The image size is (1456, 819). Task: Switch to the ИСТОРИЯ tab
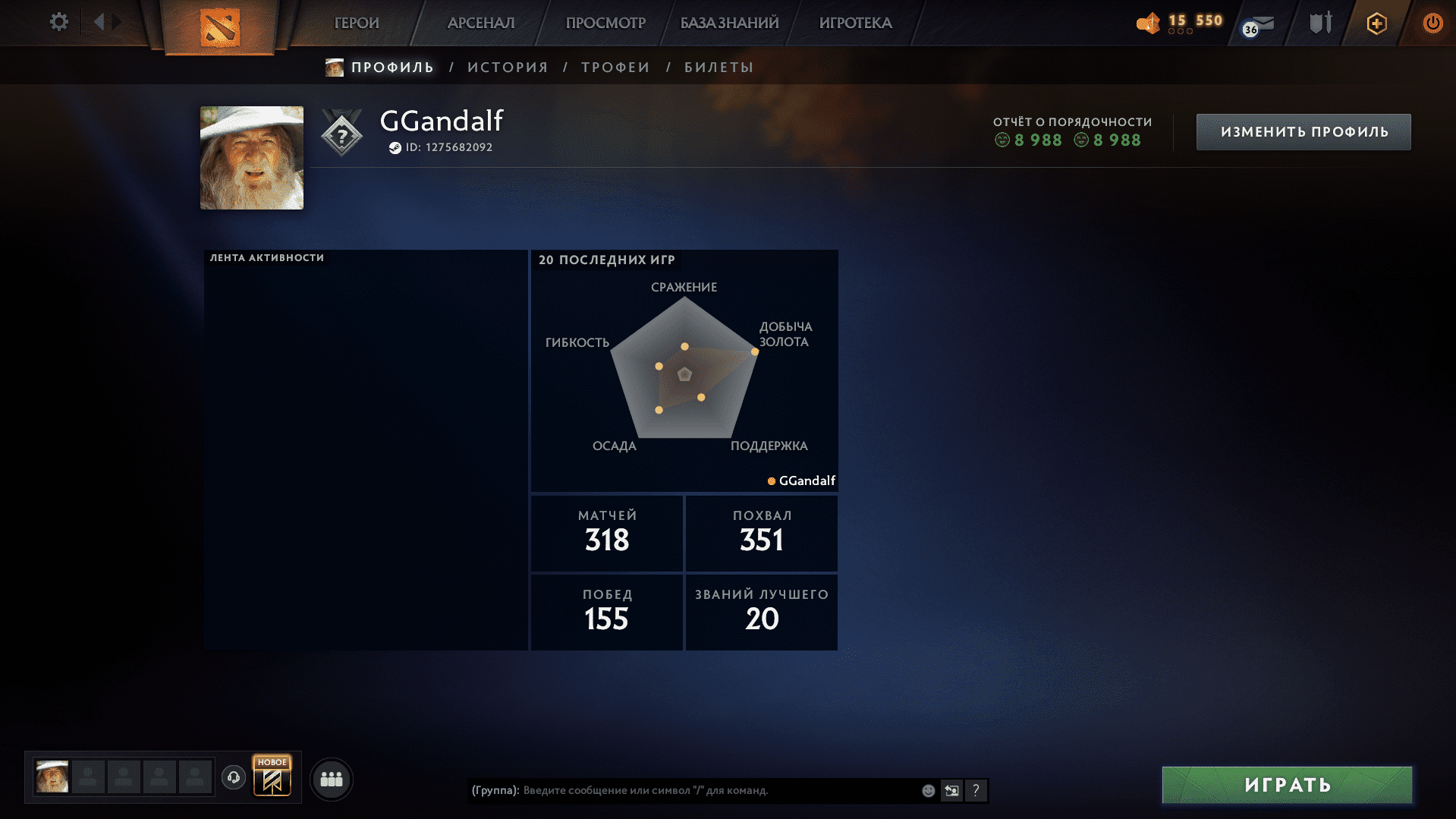point(508,67)
